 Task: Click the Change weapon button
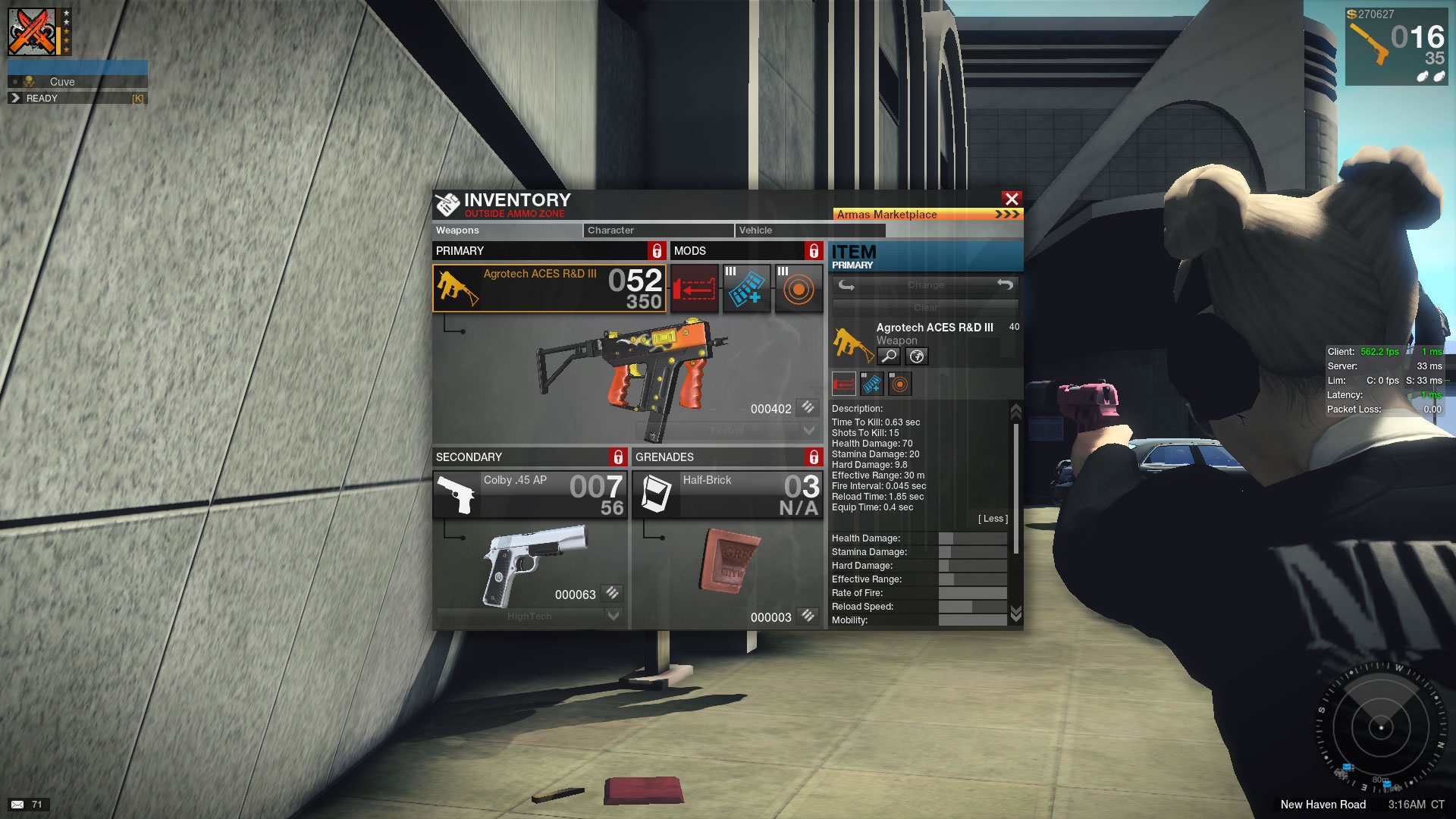(x=925, y=285)
